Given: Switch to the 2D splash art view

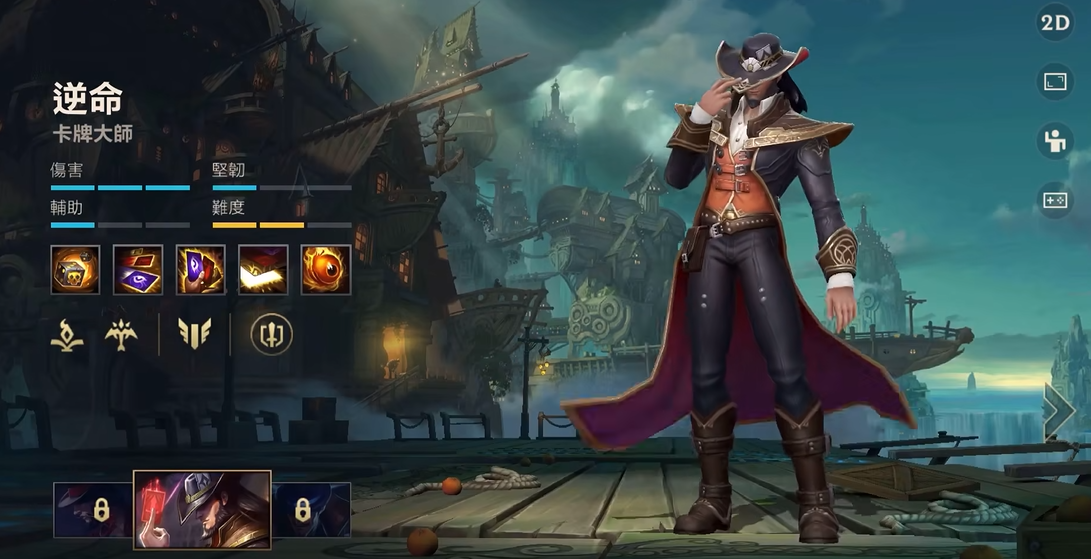Looking at the screenshot, I should (1056, 24).
